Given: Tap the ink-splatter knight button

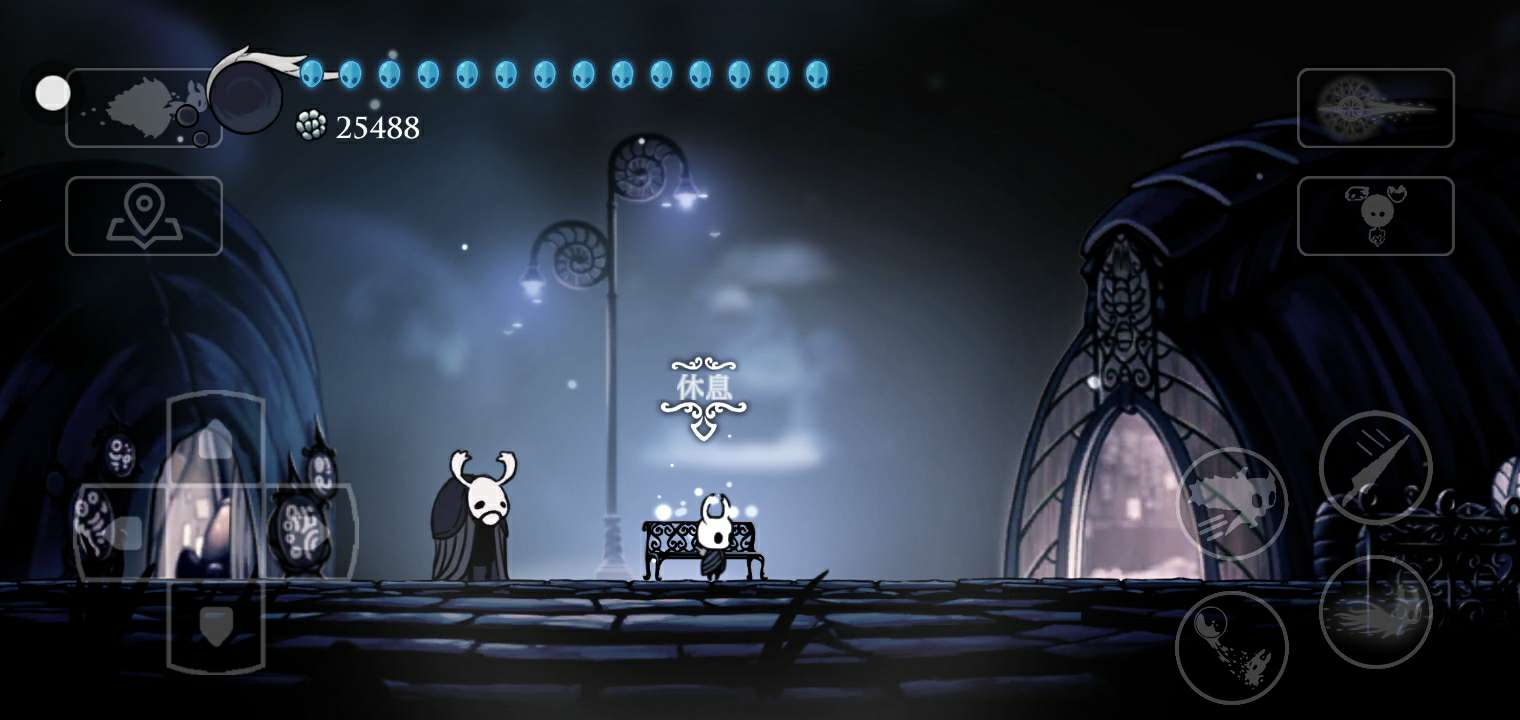Looking at the screenshot, I should click(x=144, y=108).
